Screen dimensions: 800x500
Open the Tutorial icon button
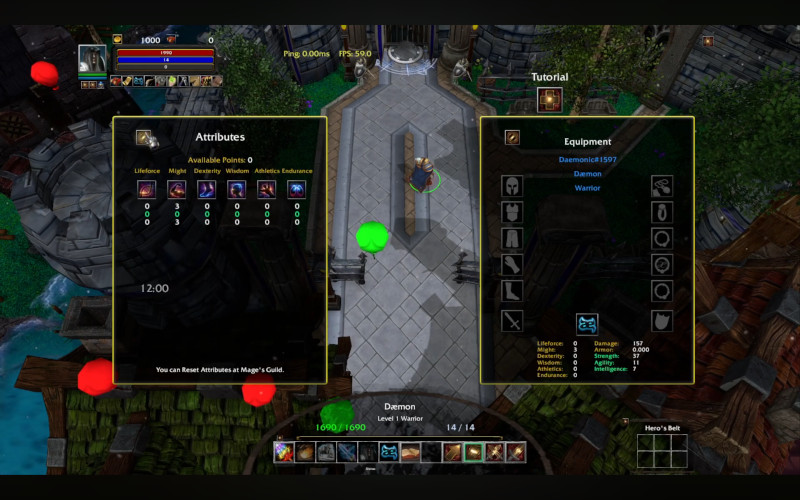[x=549, y=100]
